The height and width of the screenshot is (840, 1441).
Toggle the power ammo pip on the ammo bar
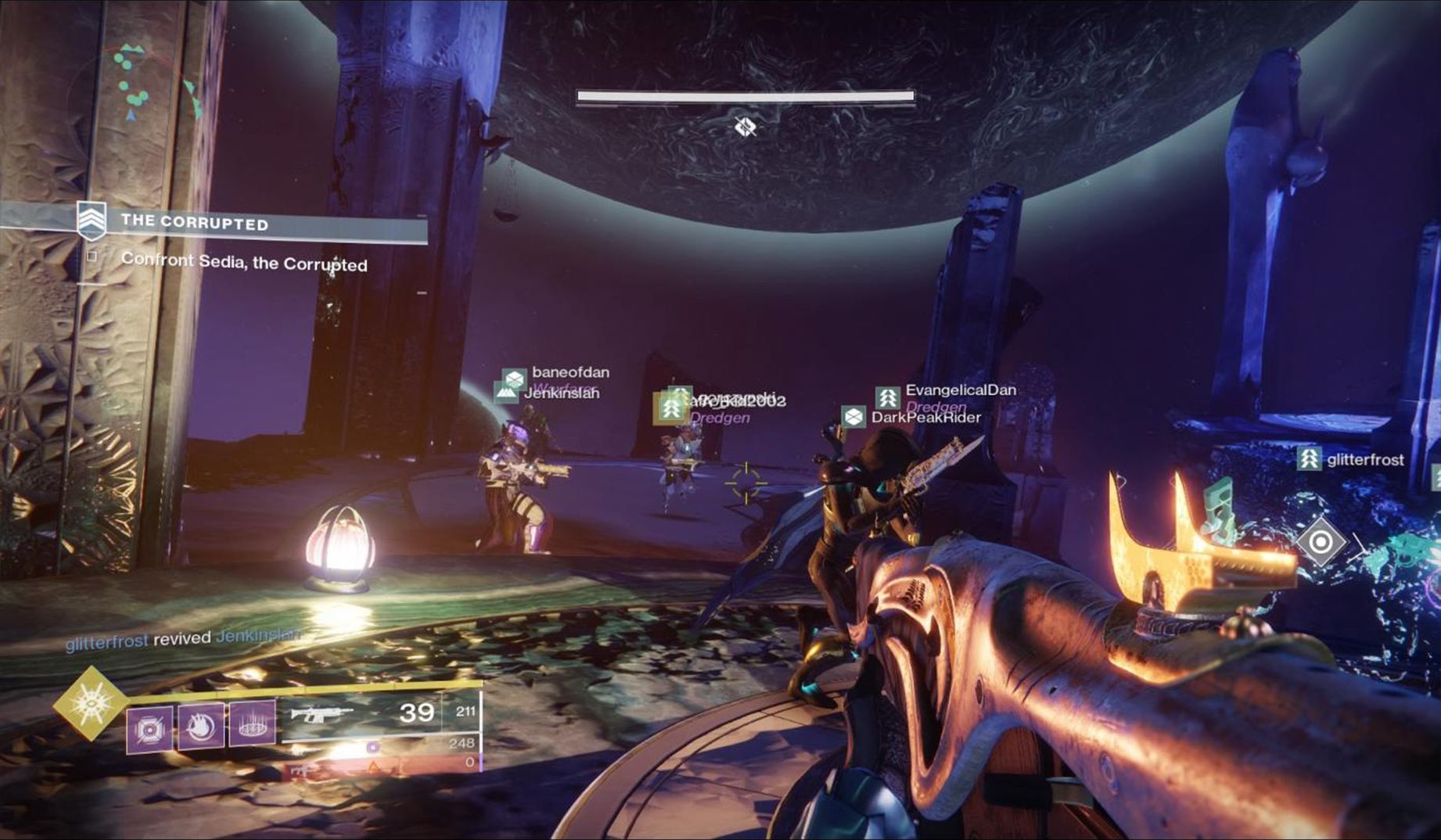tap(372, 748)
